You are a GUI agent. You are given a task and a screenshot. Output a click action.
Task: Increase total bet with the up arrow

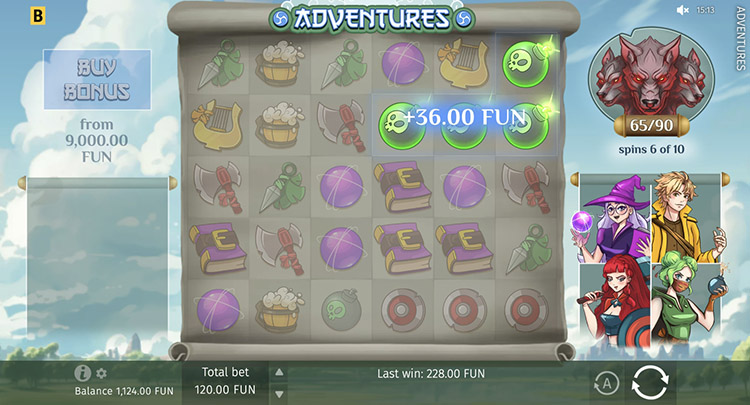279,372
